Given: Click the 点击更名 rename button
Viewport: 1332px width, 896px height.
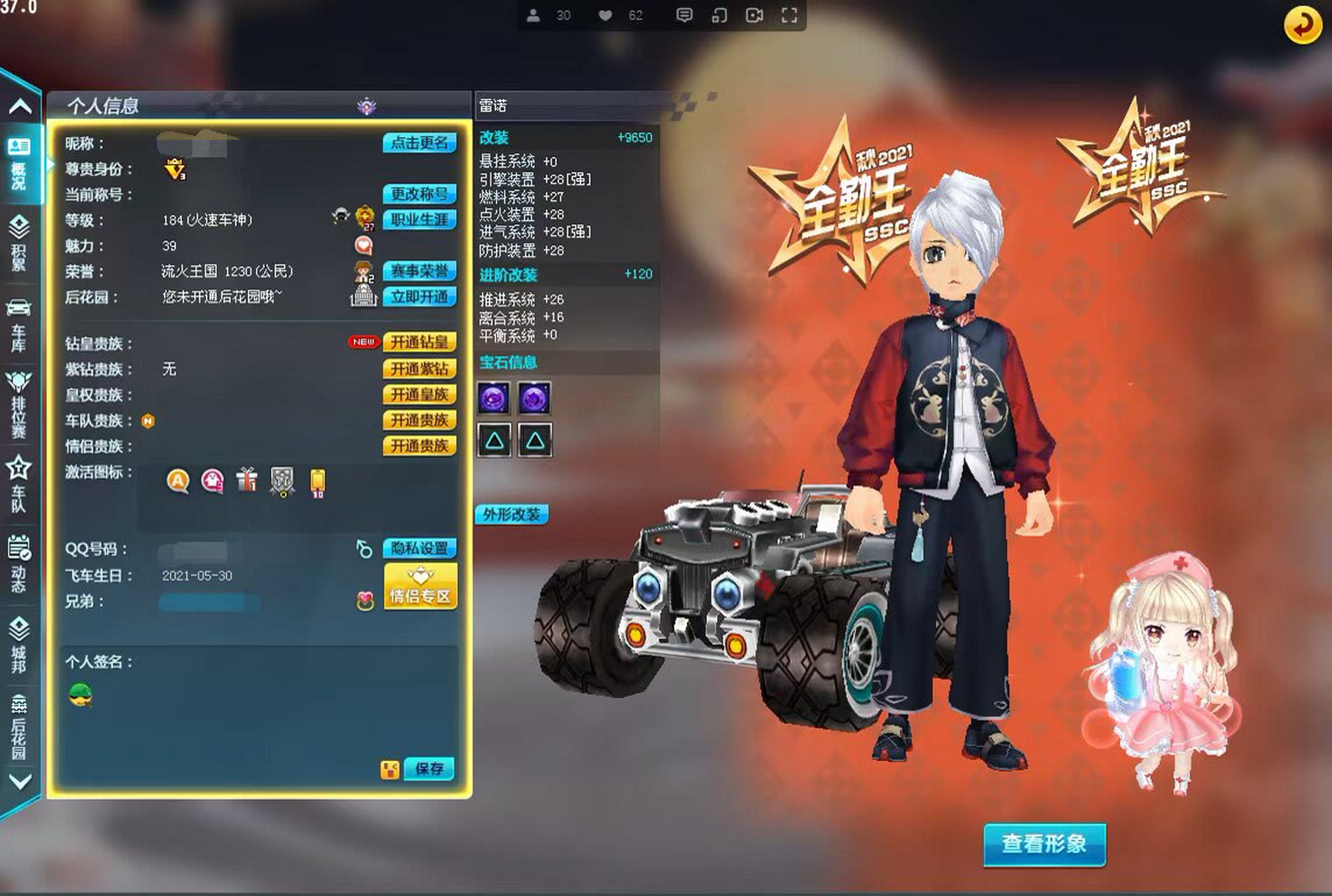Looking at the screenshot, I should (x=419, y=143).
